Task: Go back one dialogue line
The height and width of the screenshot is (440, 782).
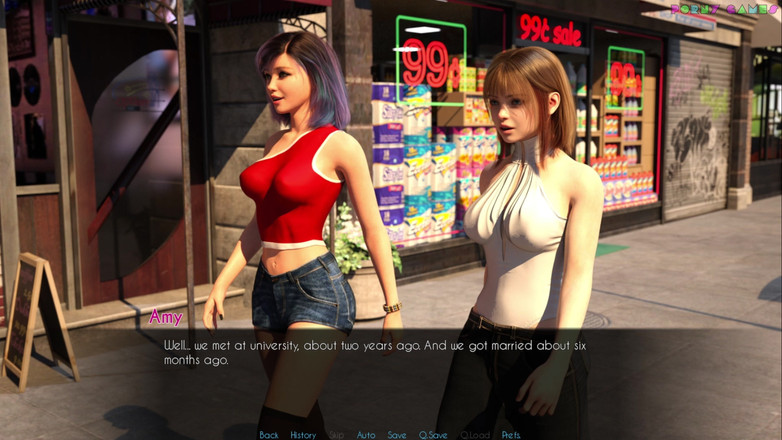Action: click(x=269, y=435)
